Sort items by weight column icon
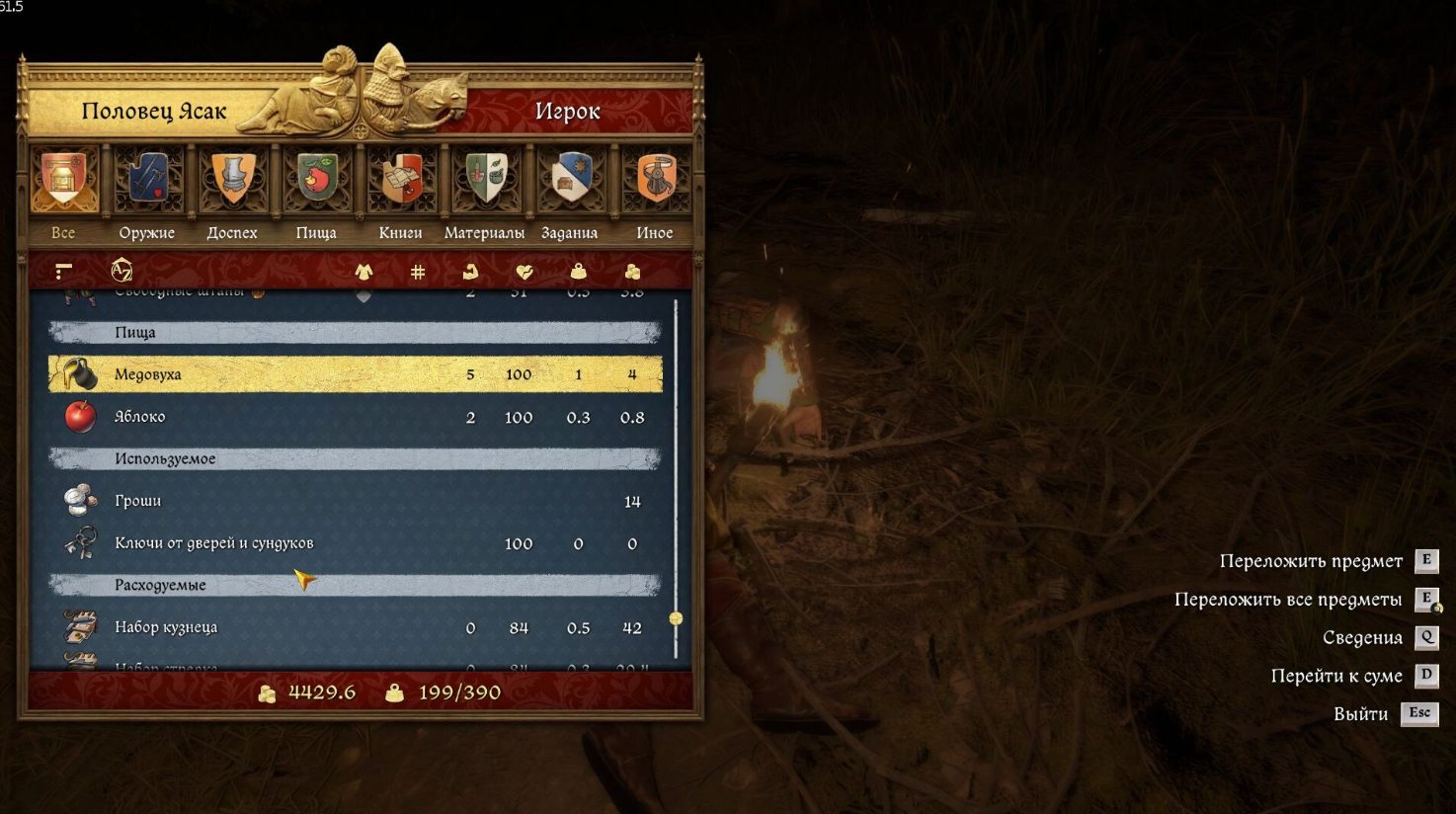The image size is (1456, 814). tap(579, 271)
